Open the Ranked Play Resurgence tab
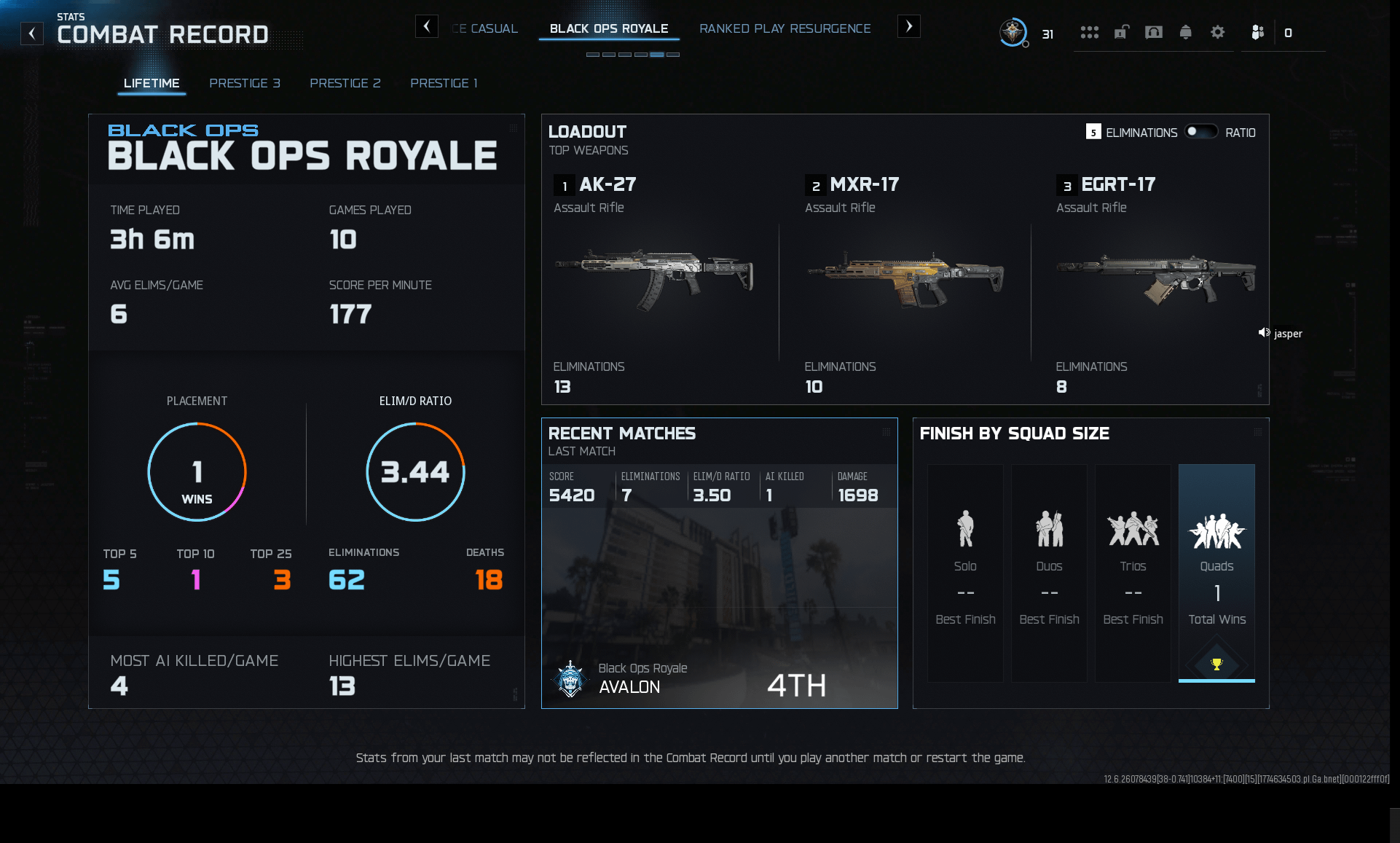1400x843 pixels. (784, 29)
